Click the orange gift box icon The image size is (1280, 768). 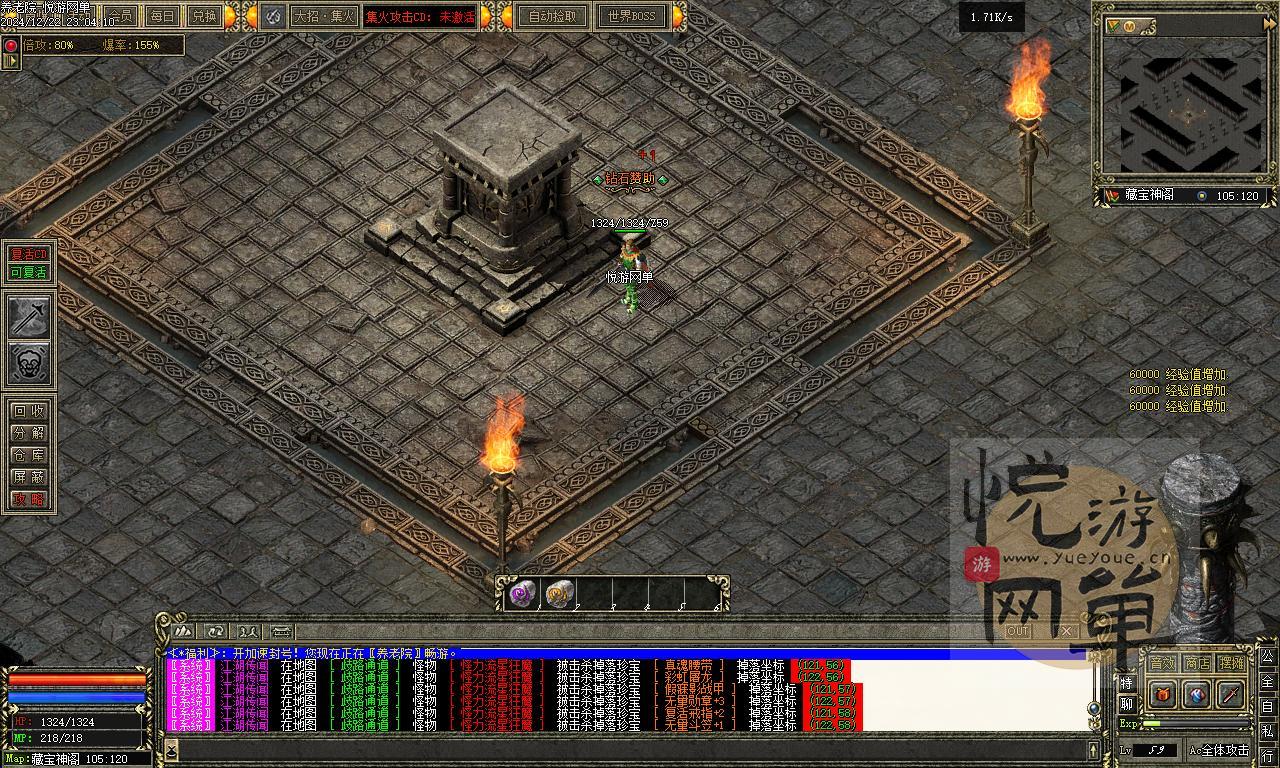1163,693
